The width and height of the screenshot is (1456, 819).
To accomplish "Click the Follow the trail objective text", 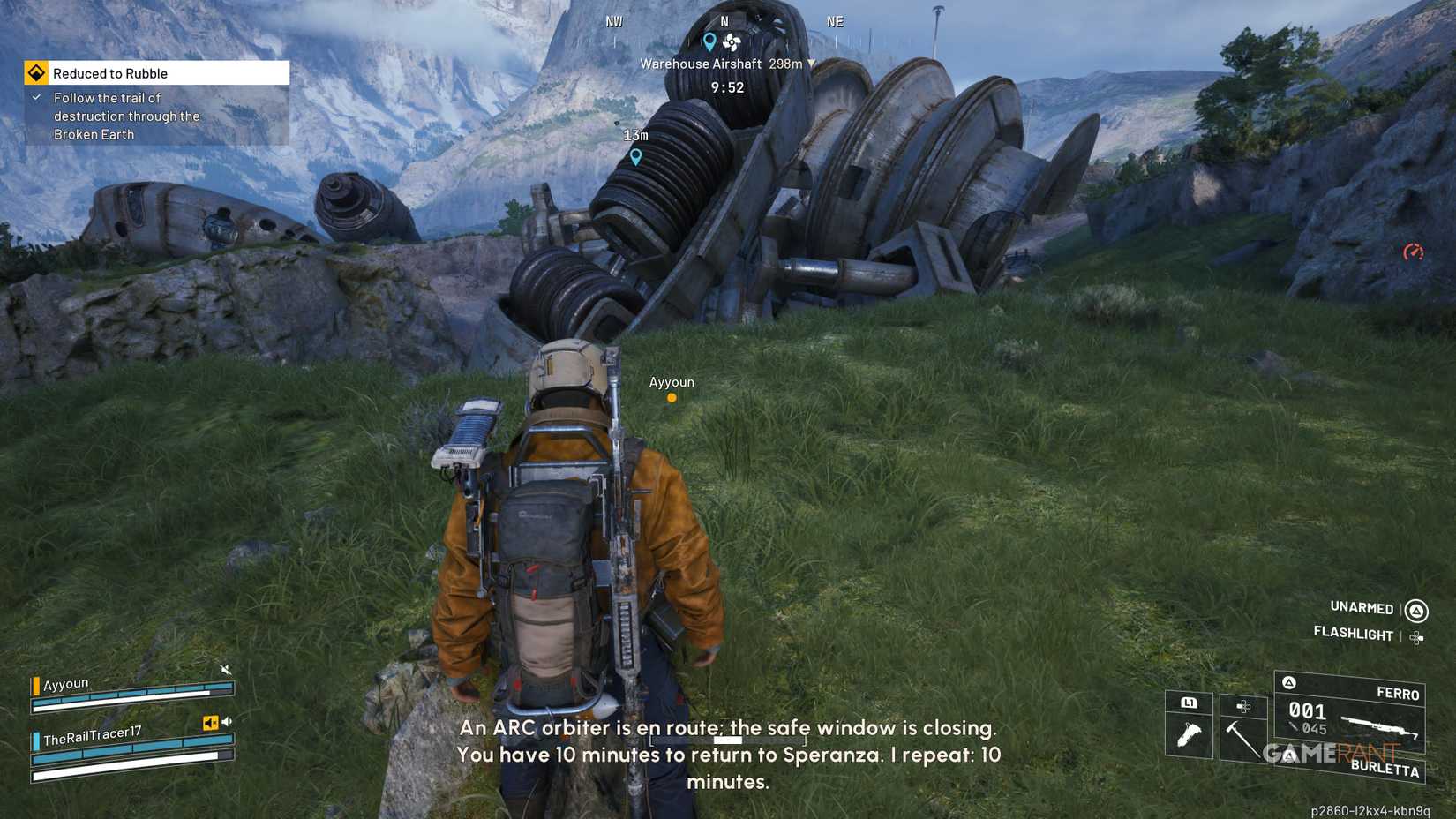I will pos(126,116).
